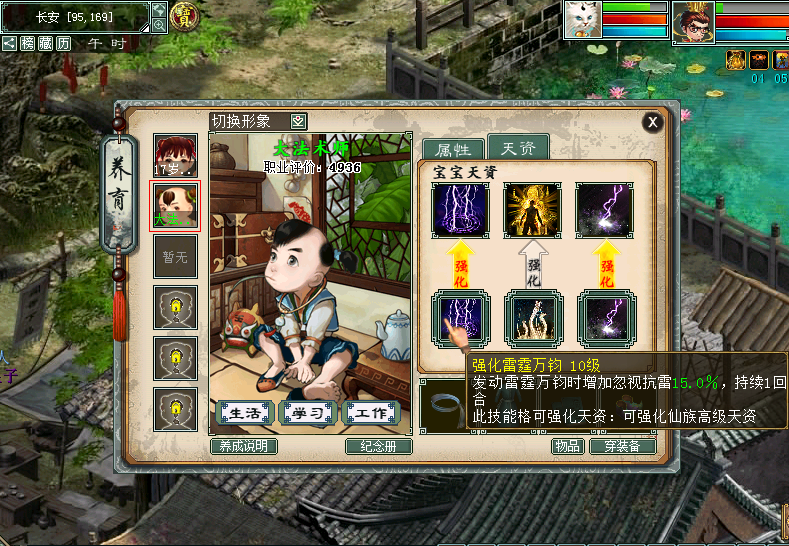Click the 榜 ranking button
The image size is (789, 546).
pyautogui.click(x=28, y=43)
